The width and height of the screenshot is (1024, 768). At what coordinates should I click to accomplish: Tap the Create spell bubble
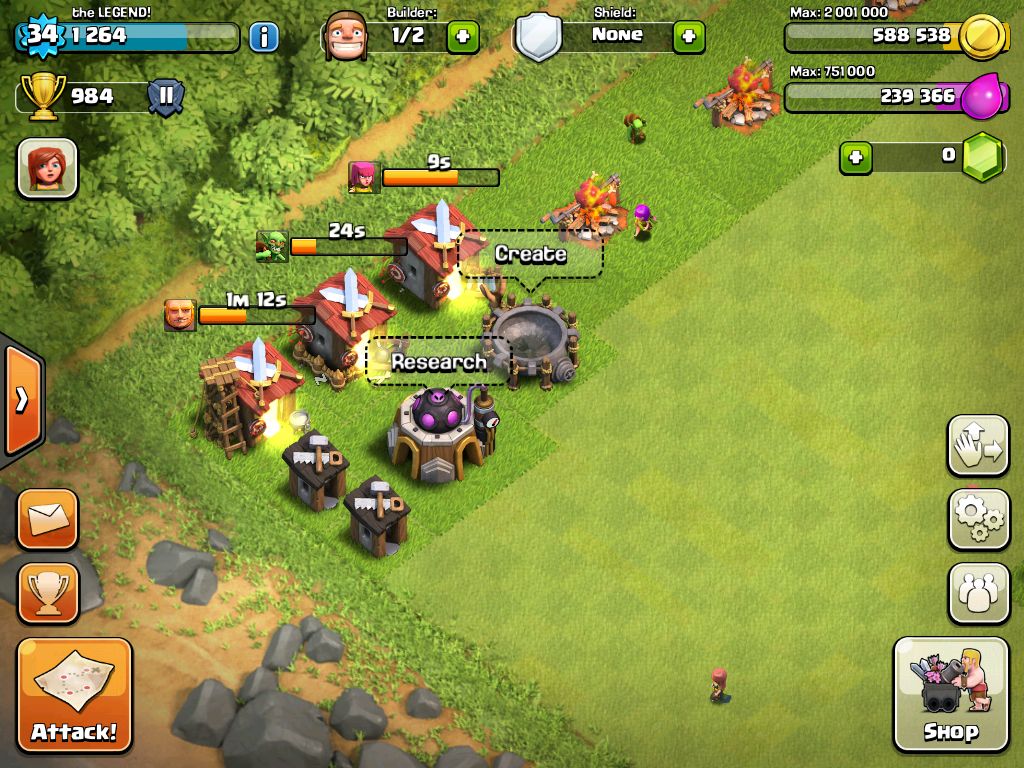tap(530, 255)
